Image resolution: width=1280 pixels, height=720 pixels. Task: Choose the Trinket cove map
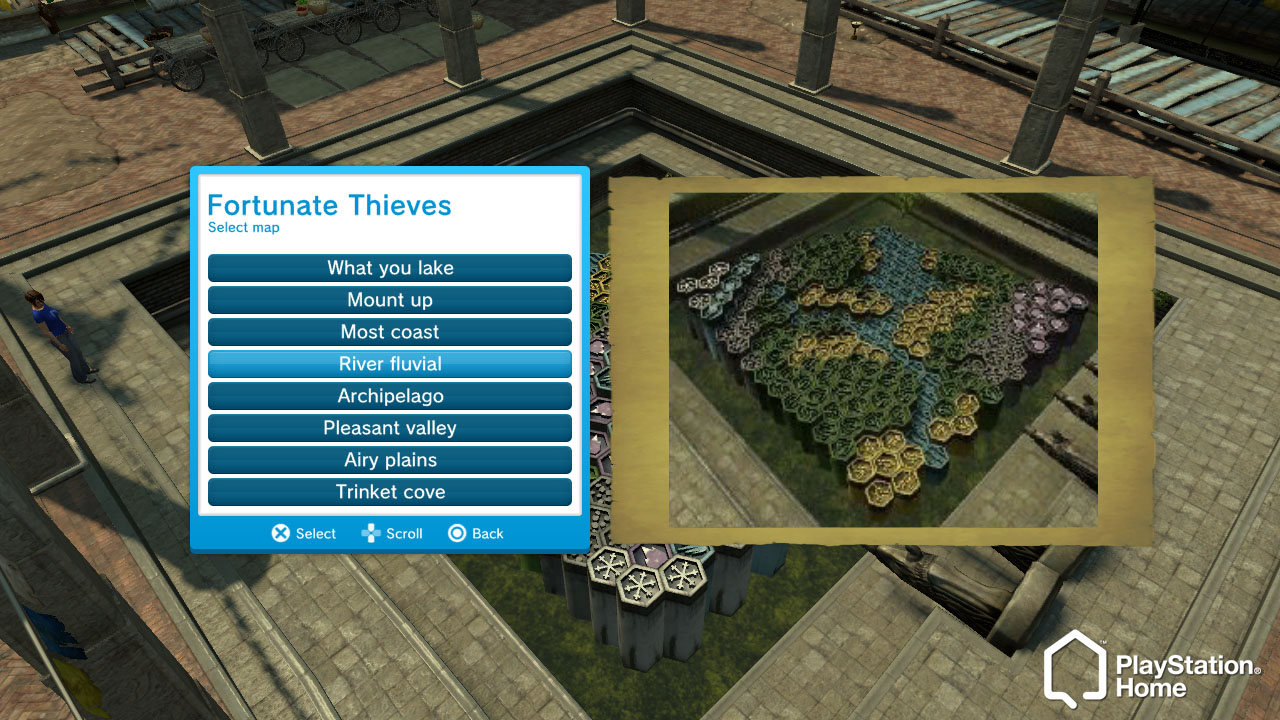point(390,492)
